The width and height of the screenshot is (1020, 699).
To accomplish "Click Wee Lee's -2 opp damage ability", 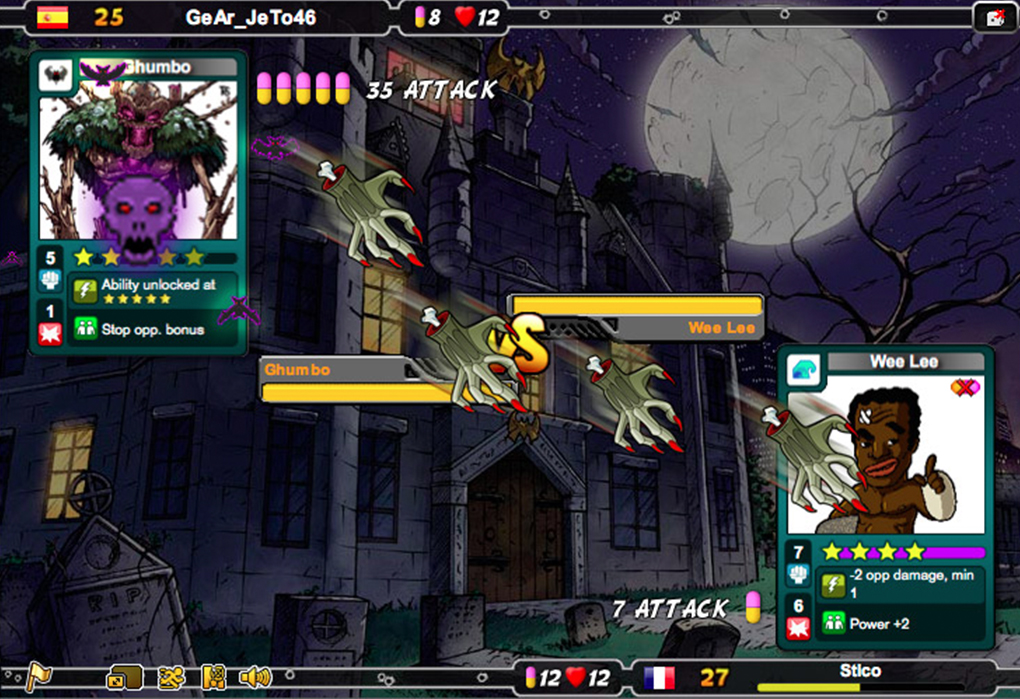I will click(899, 583).
